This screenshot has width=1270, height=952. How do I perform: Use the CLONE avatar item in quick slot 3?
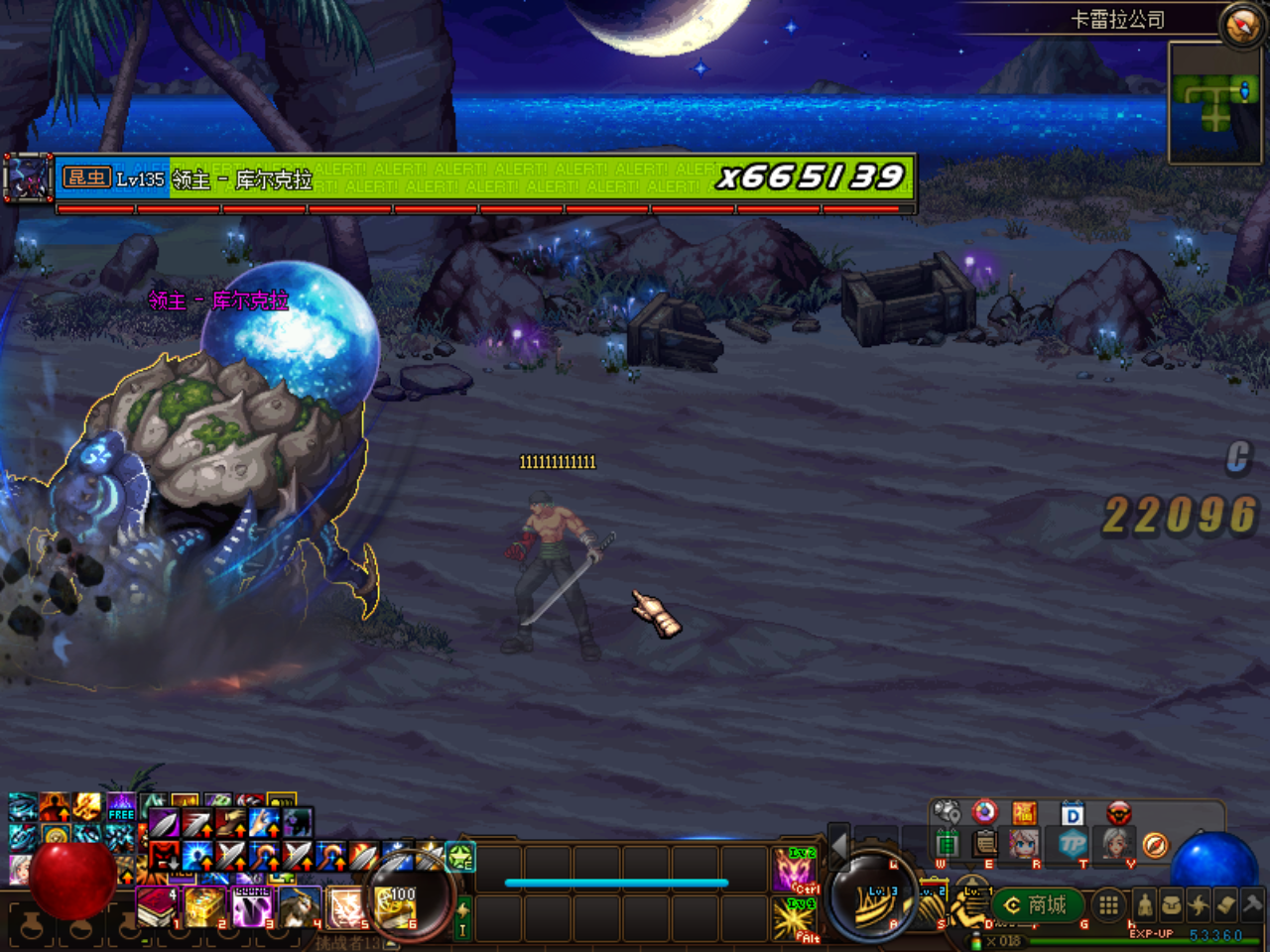251,904
